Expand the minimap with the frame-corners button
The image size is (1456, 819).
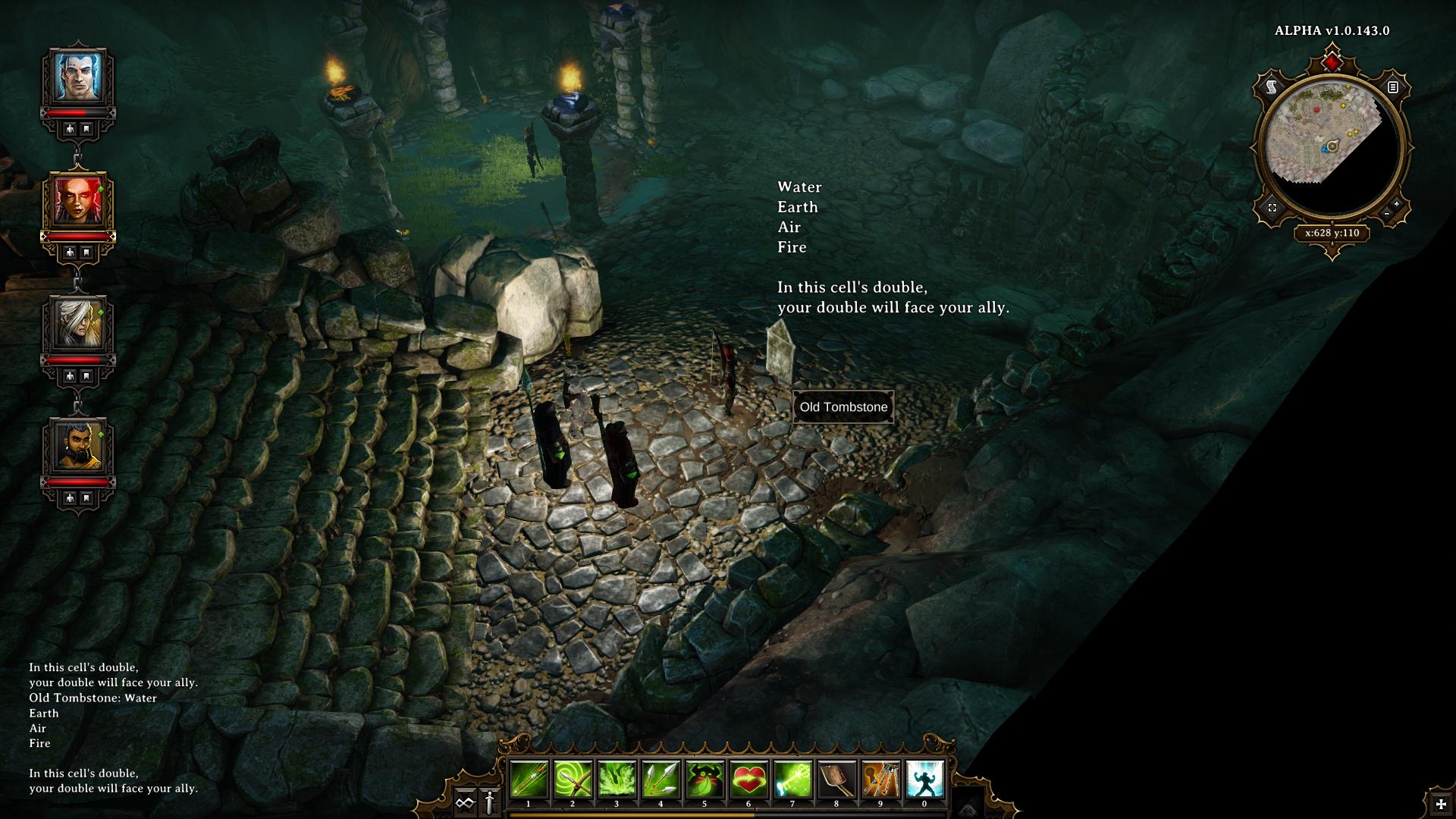(x=1272, y=208)
